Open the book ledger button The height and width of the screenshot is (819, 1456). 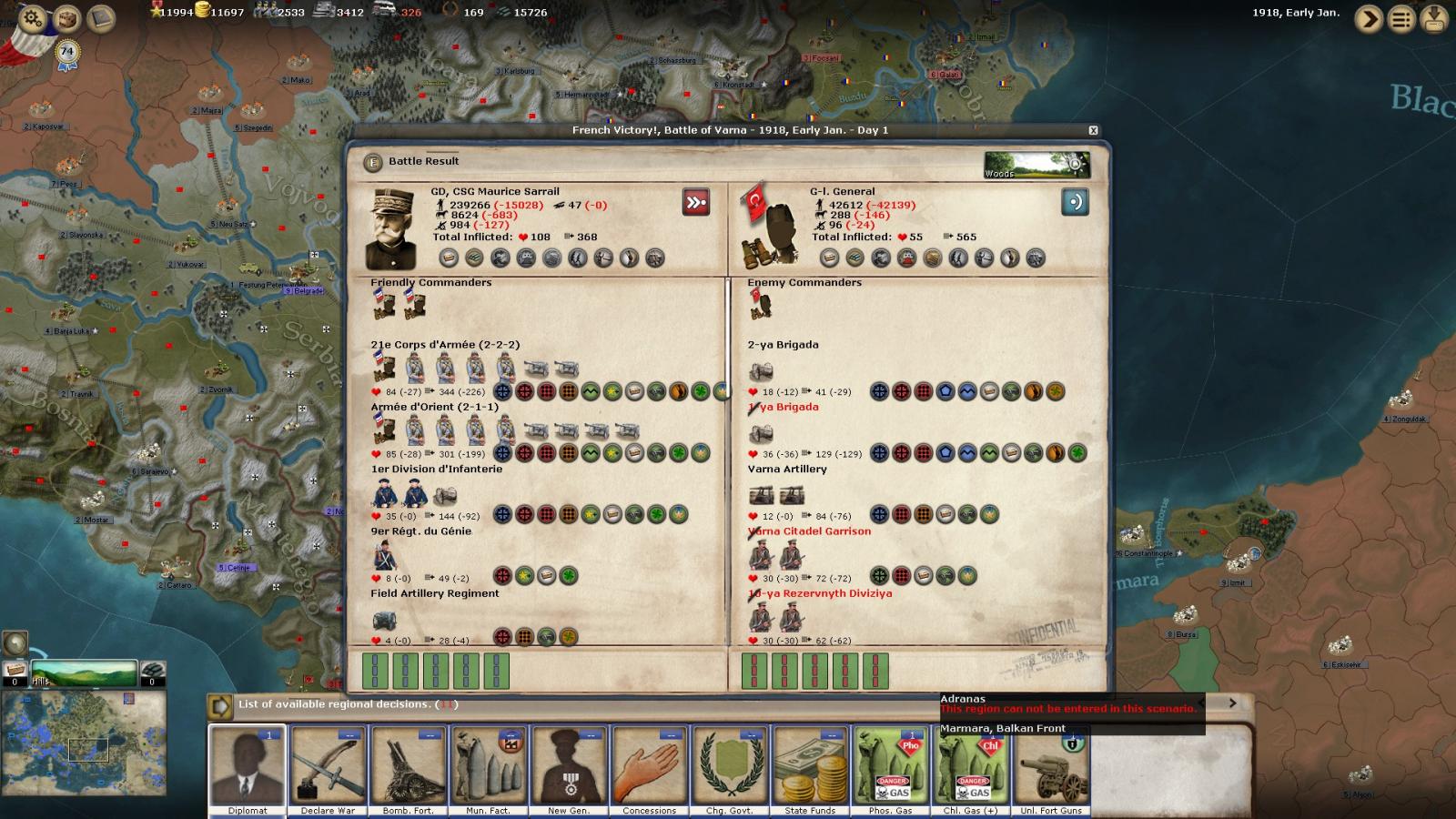[x=101, y=17]
